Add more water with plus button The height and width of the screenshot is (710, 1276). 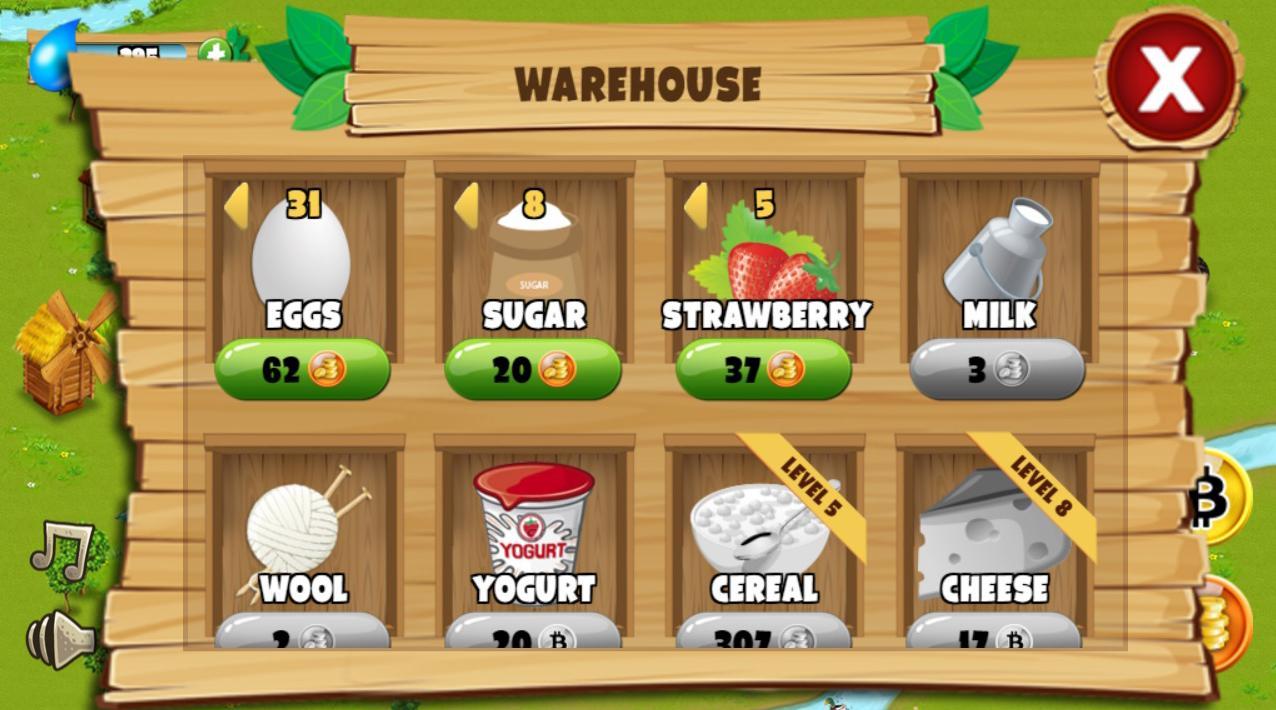coord(214,51)
